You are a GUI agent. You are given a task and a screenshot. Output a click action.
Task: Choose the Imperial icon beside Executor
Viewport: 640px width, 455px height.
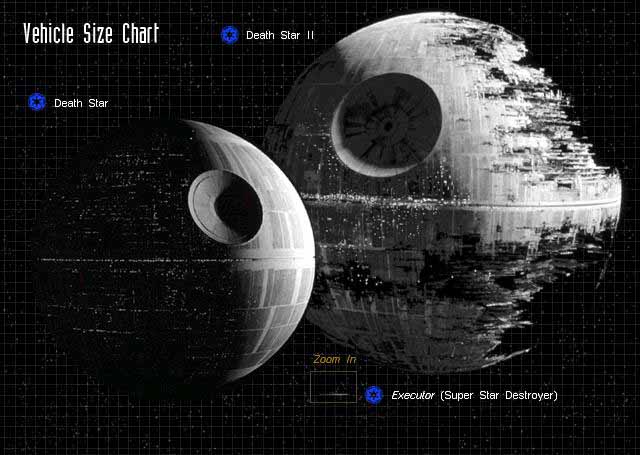[x=374, y=395]
